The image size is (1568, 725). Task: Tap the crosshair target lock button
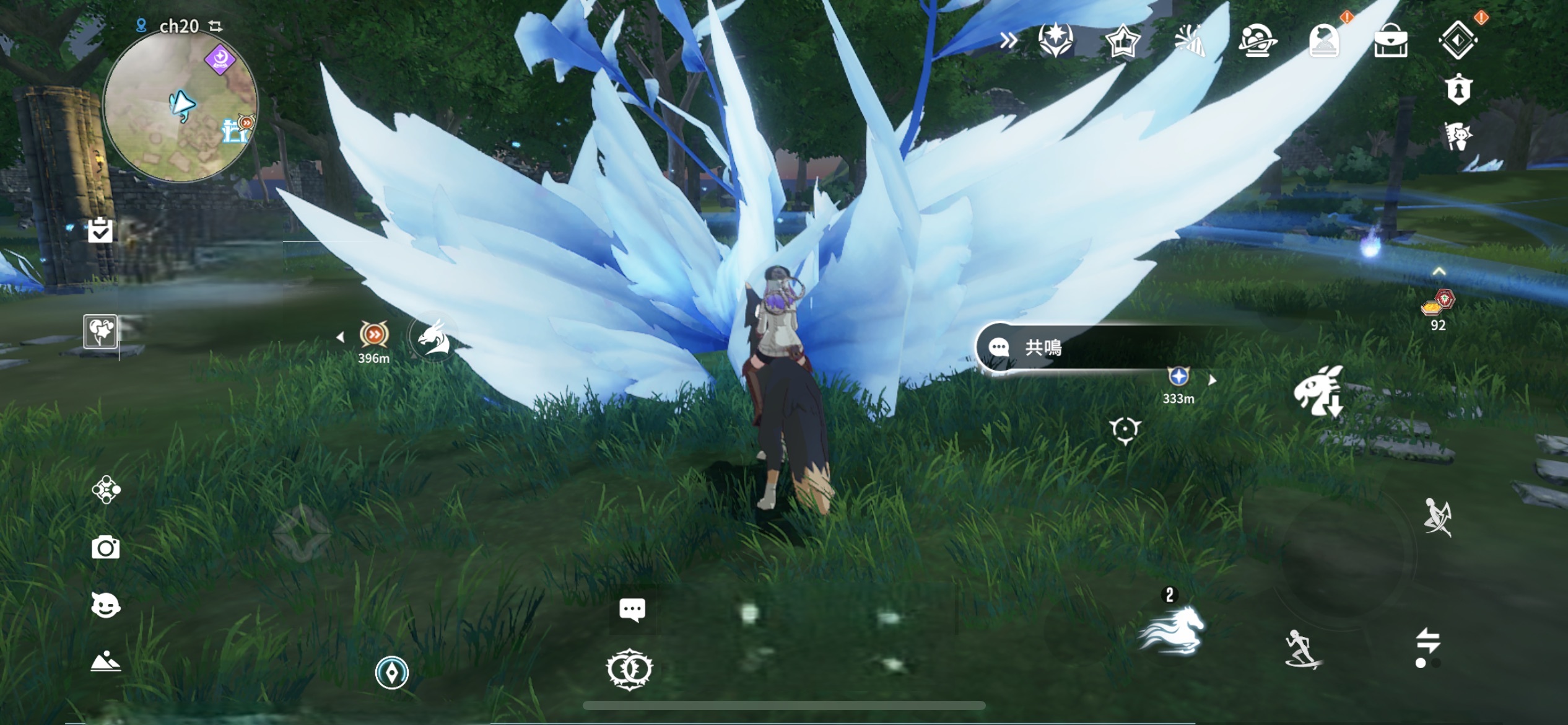tap(1124, 429)
